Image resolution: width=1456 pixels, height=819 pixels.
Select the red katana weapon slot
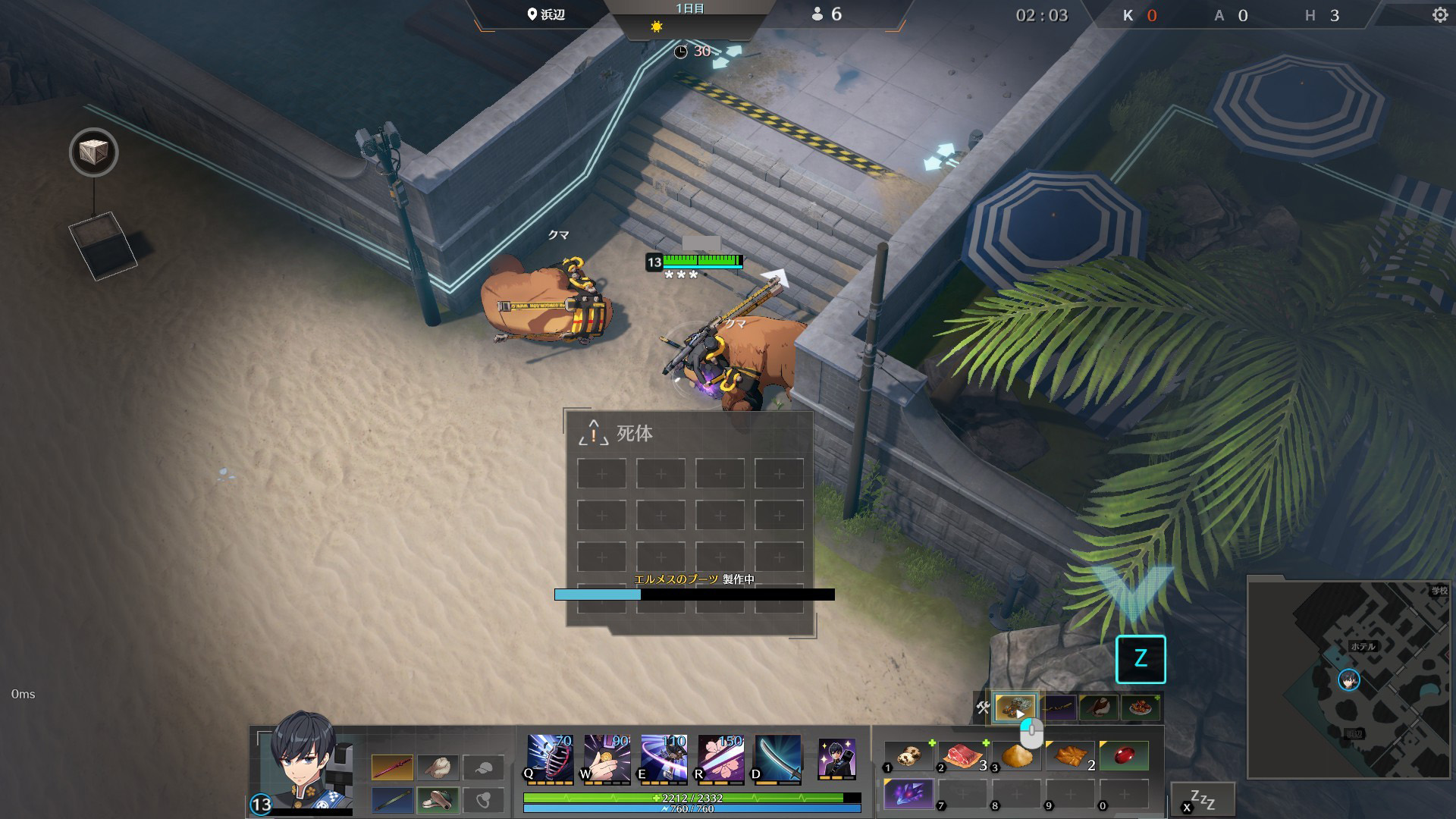[392, 767]
